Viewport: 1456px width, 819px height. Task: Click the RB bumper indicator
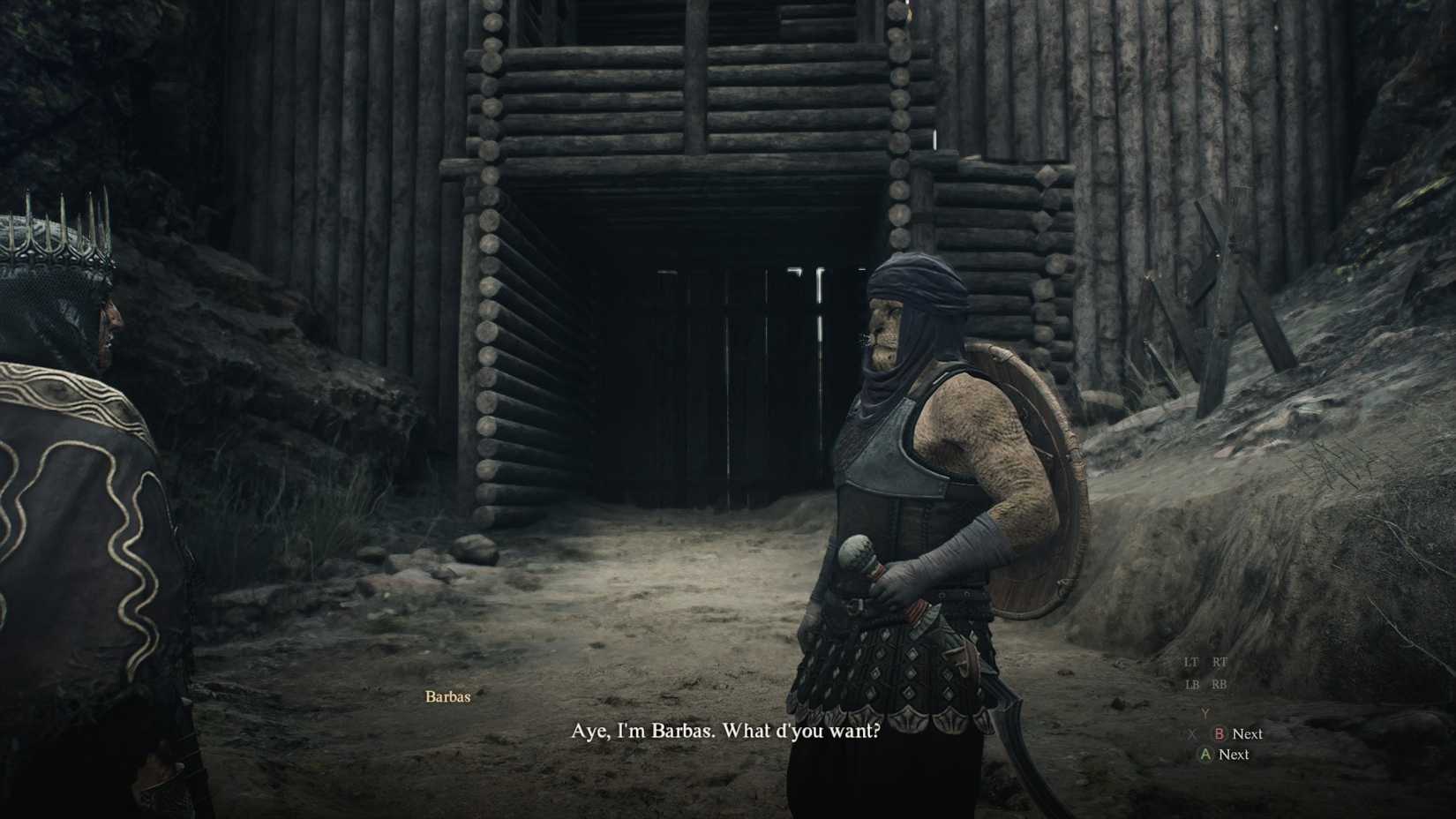(1220, 684)
